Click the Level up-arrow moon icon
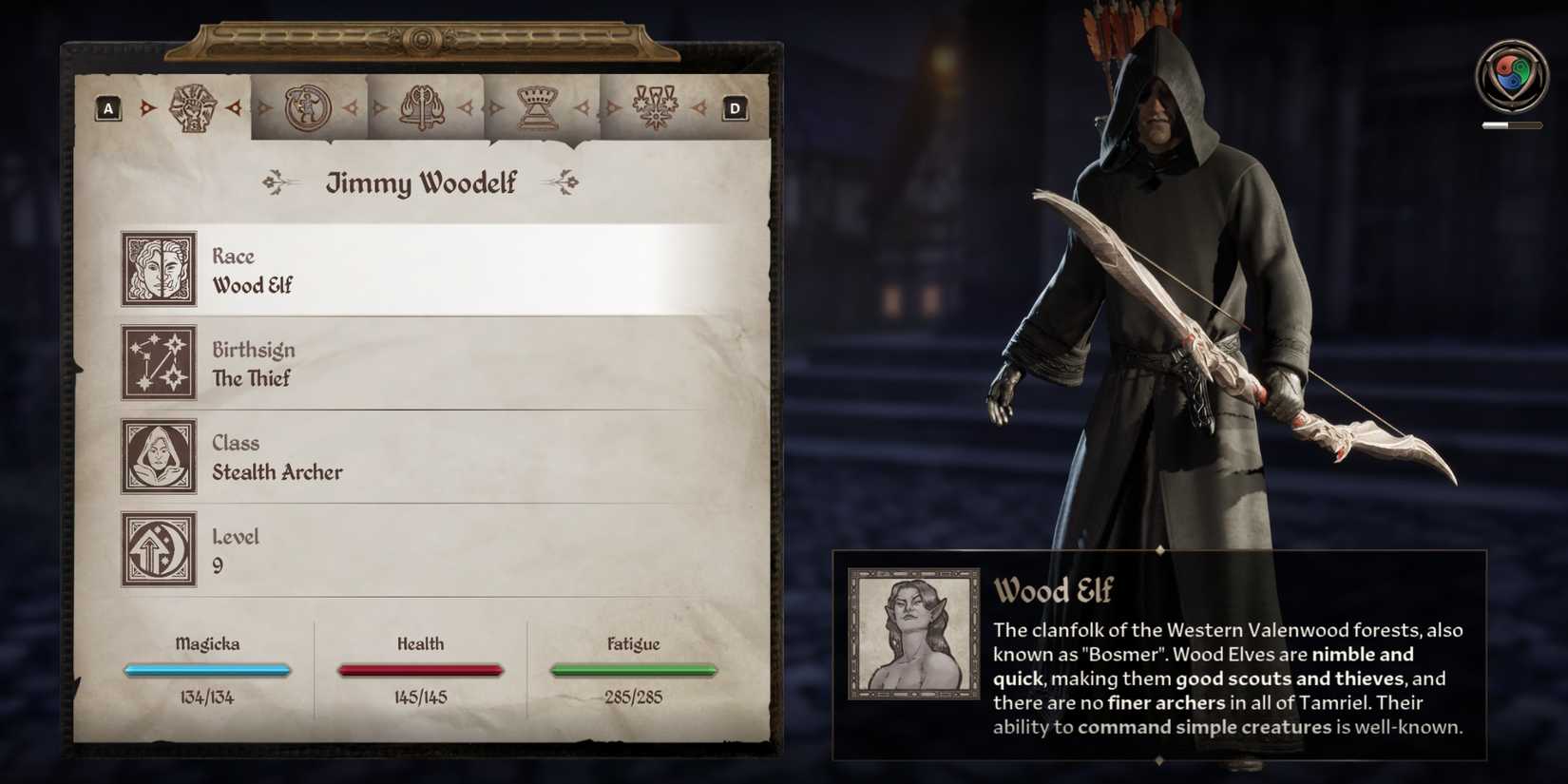This screenshot has width=1568, height=784. [157, 551]
